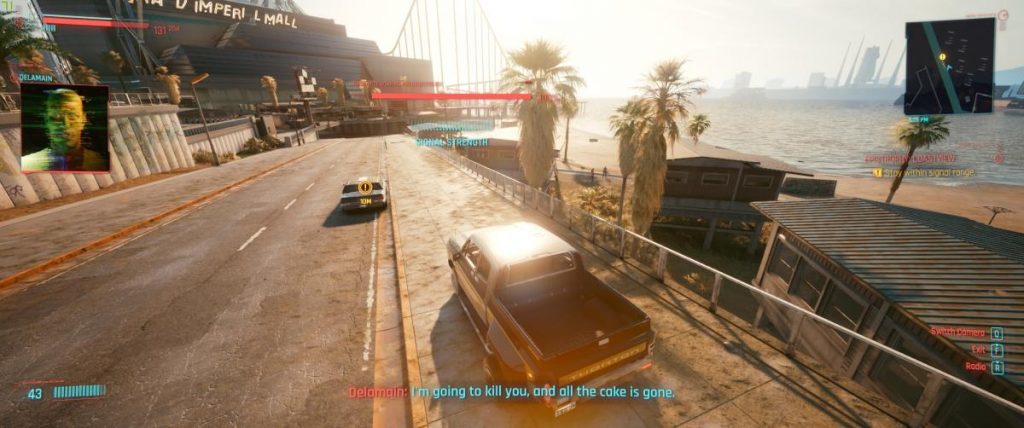This screenshot has width=1024, height=428.
Task: Select the yellow quest marker above the car
Action: [x=365, y=187]
